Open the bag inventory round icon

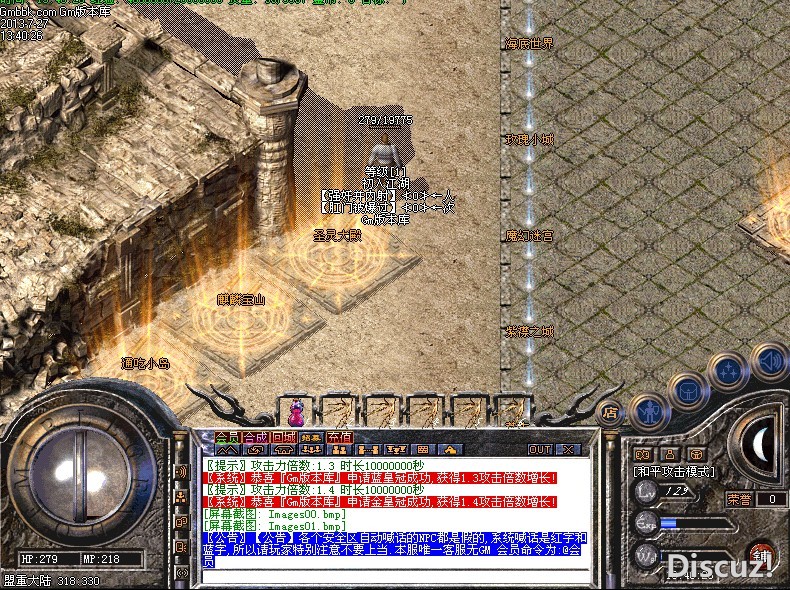point(689,390)
